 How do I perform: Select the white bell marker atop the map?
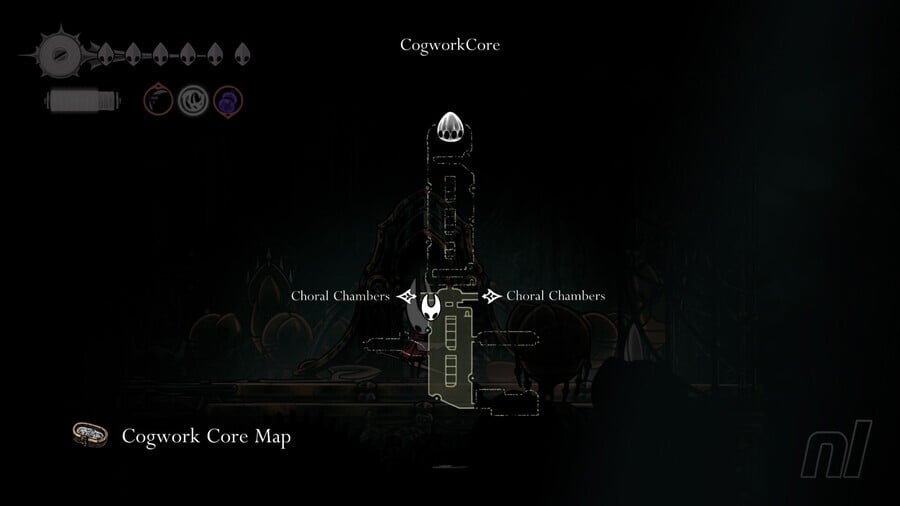click(x=449, y=129)
